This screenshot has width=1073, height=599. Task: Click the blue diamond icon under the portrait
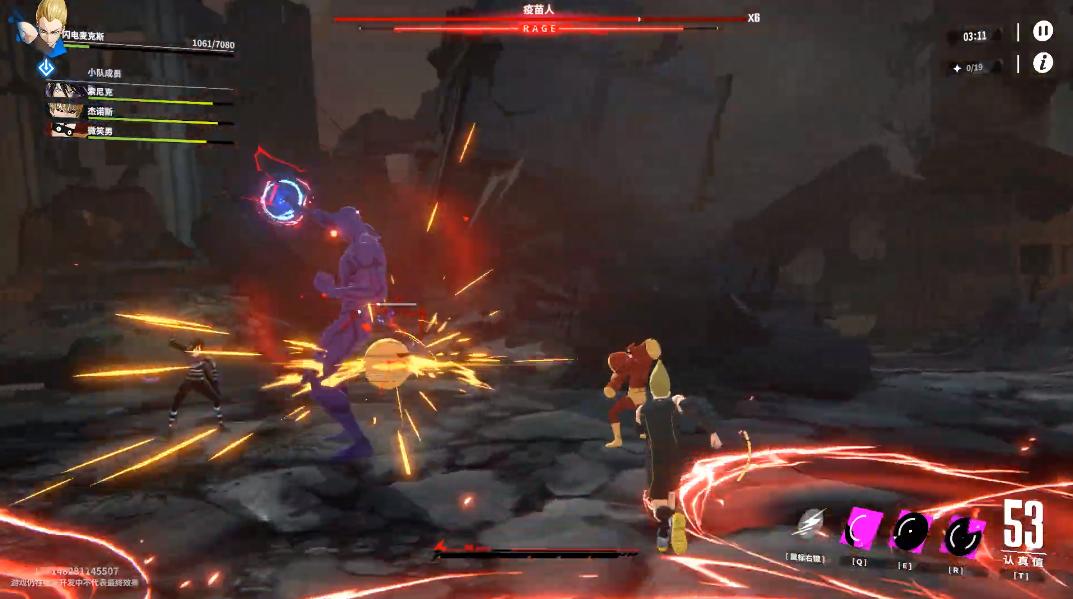click(x=46, y=67)
